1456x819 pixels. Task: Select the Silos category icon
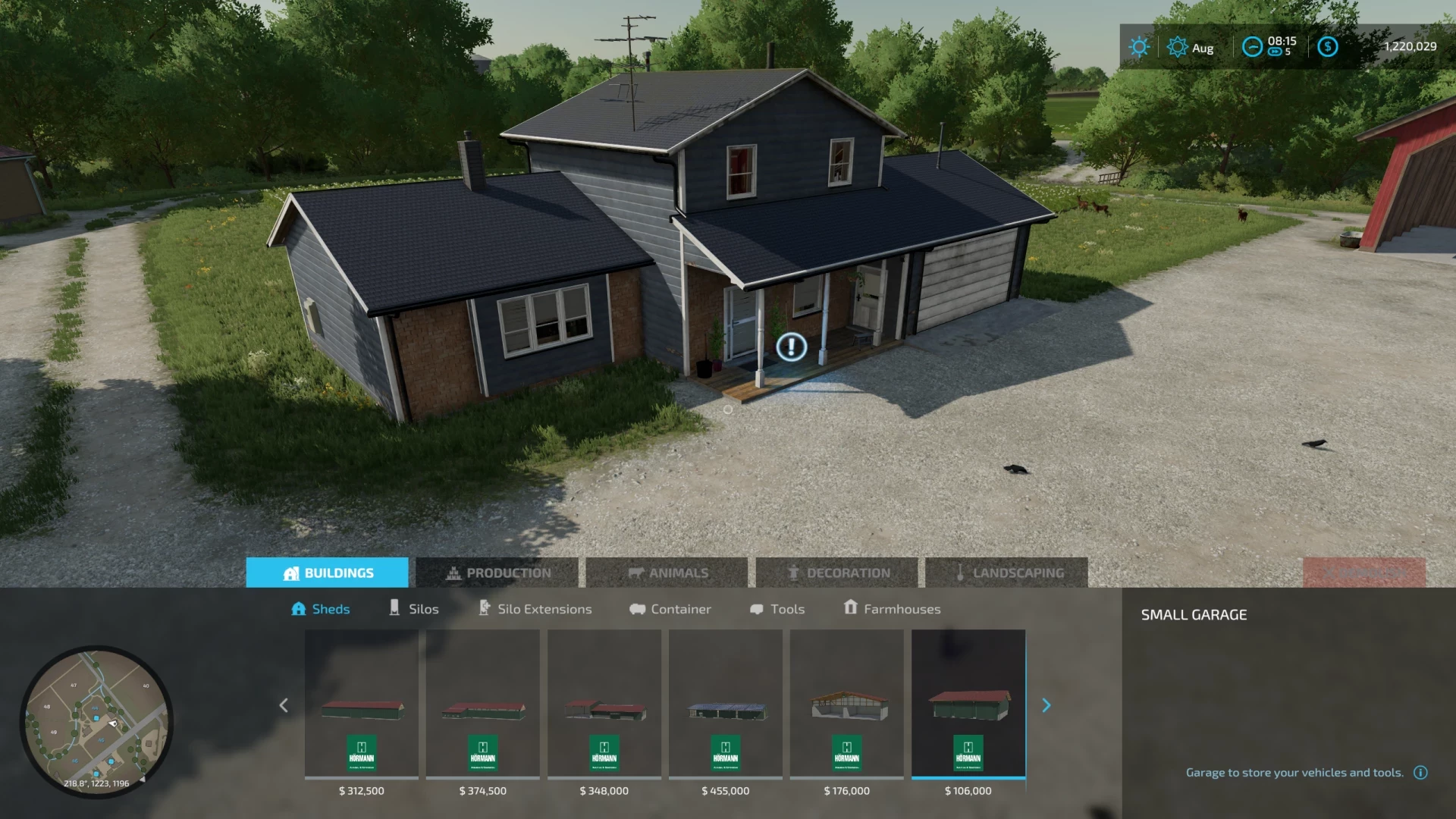(x=395, y=608)
